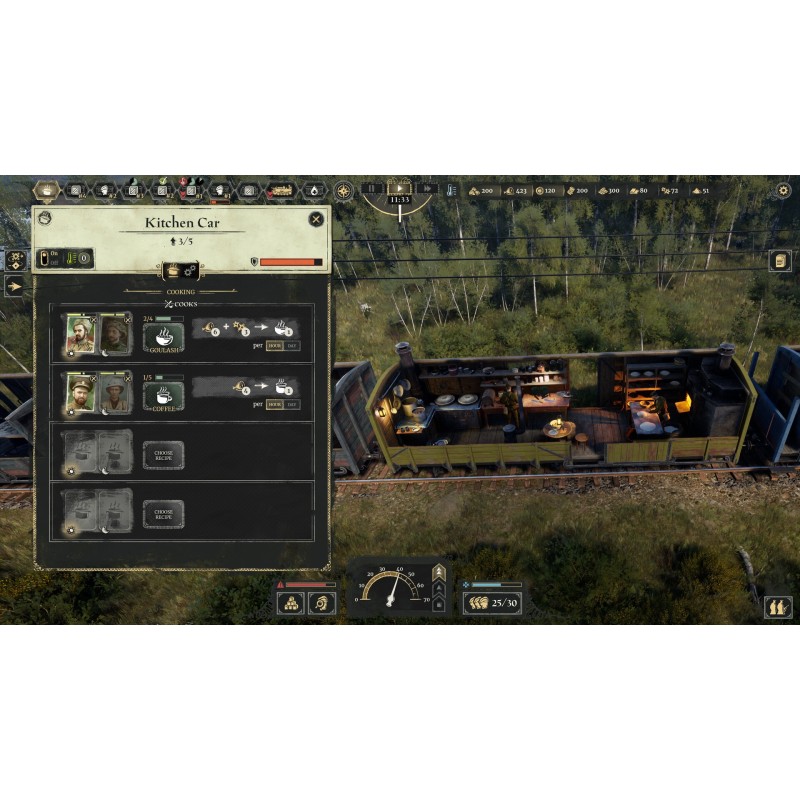Set game speed to normal play
Viewport: 800px width, 800px height.
(x=399, y=187)
